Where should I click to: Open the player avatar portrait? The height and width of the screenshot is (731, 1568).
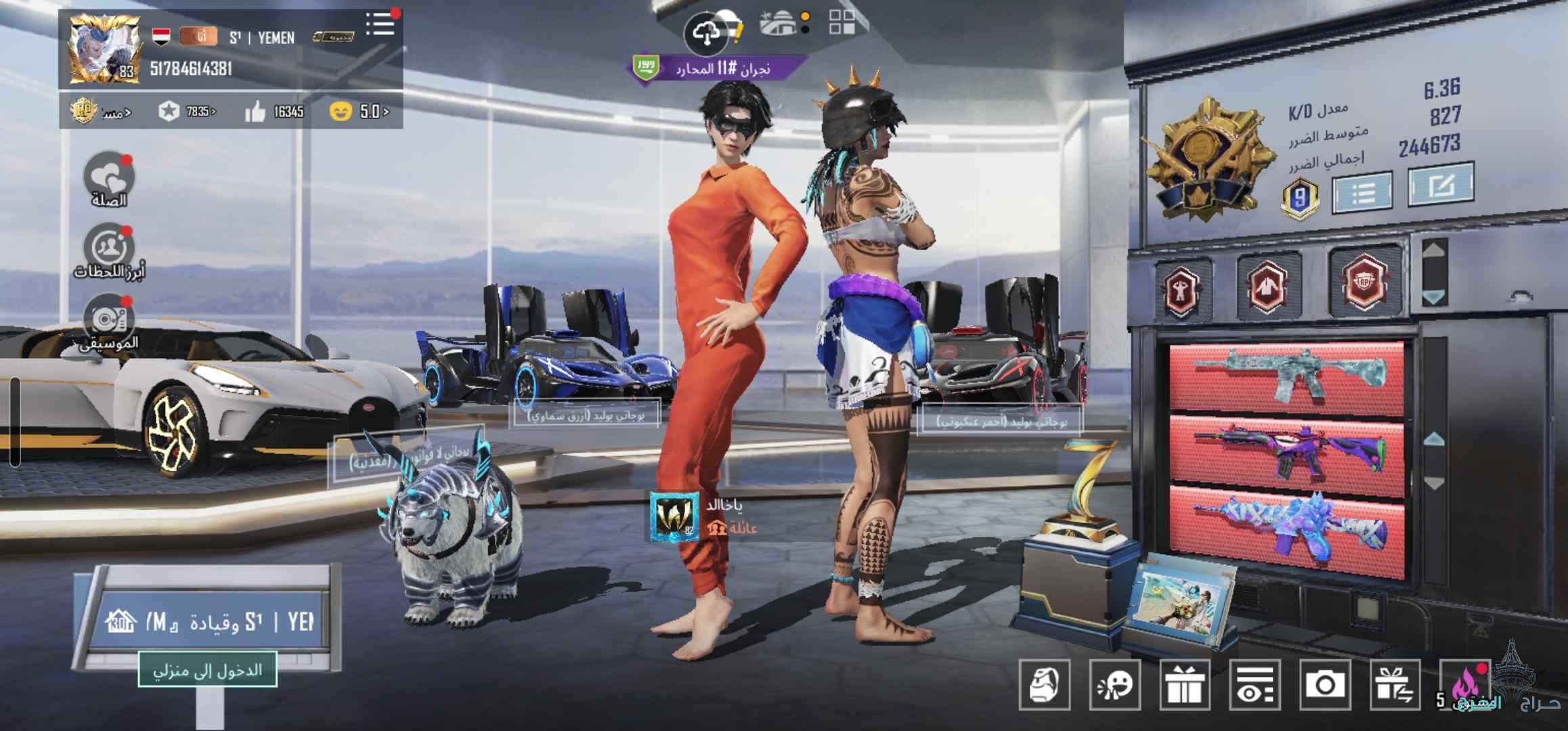click(104, 51)
